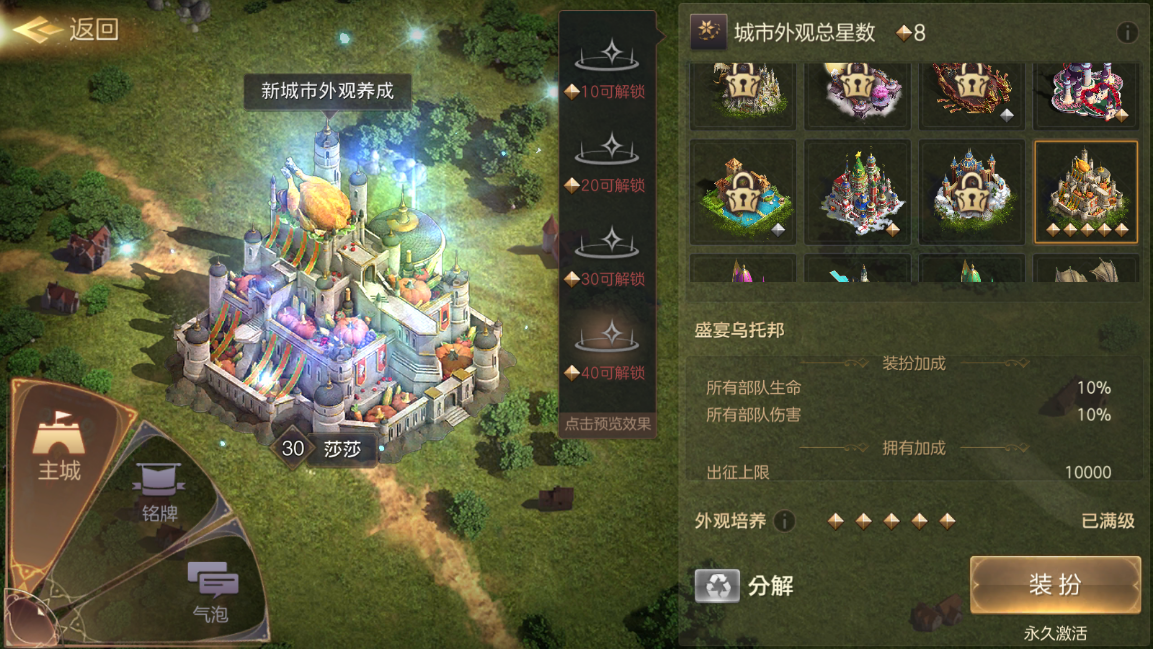
Task: Switch to the 主城 tab
Action: point(59,447)
